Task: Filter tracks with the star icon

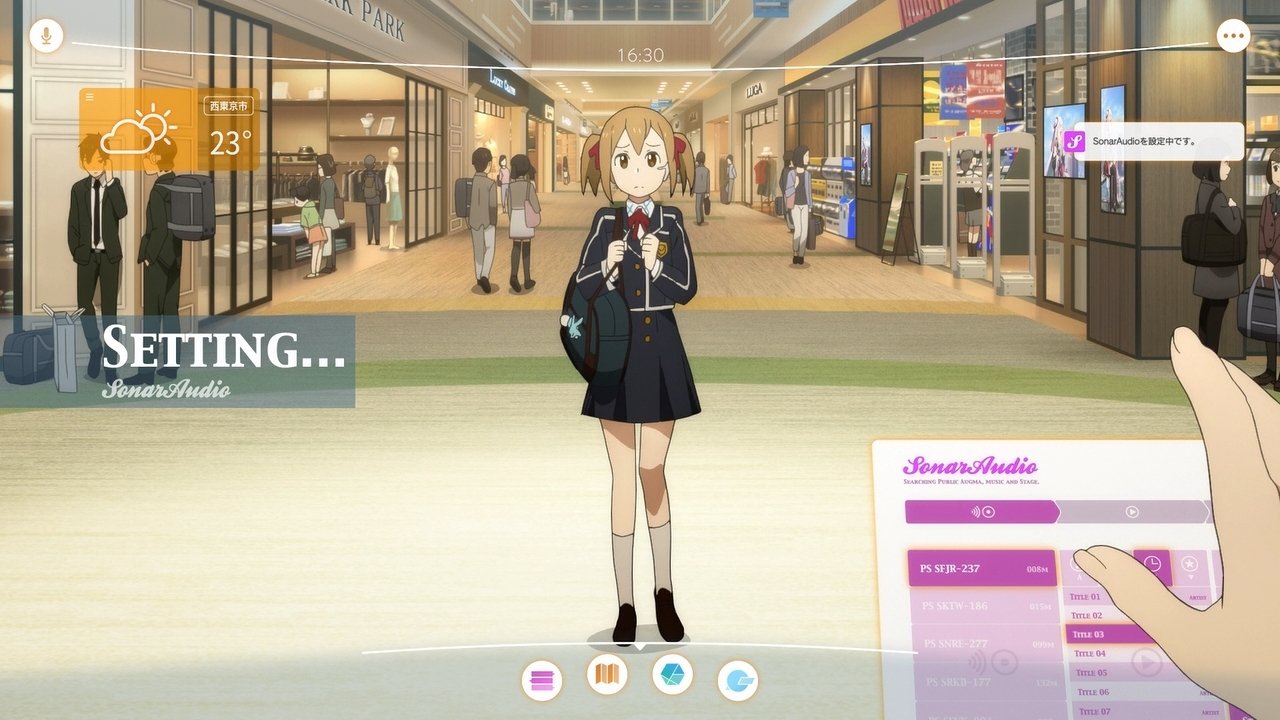Action: tap(1189, 566)
